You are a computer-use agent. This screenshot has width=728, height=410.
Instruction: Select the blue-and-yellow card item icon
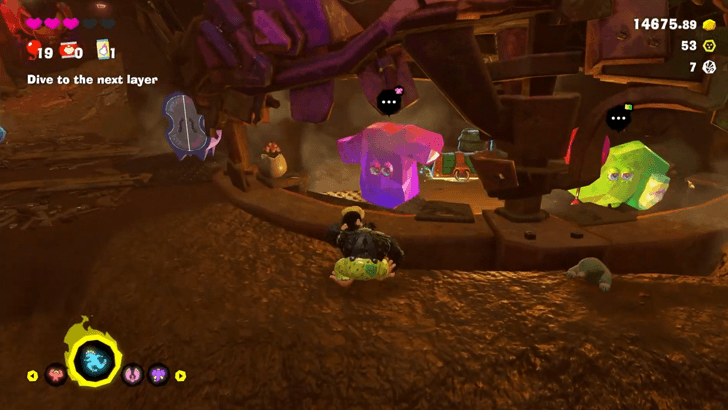click(102, 50)
